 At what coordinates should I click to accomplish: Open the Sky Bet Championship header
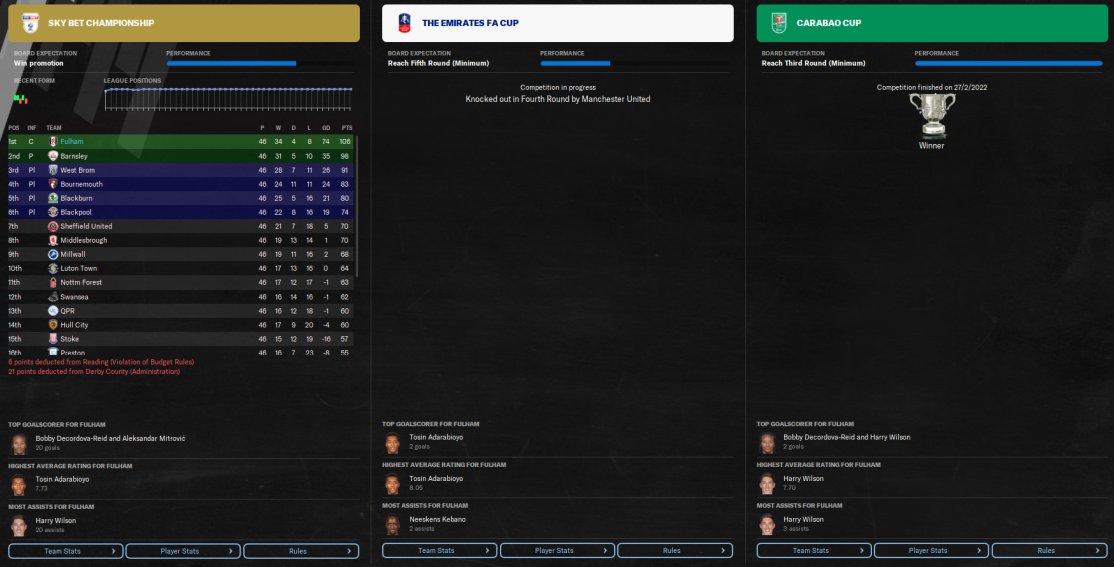[x=183, y=23]
